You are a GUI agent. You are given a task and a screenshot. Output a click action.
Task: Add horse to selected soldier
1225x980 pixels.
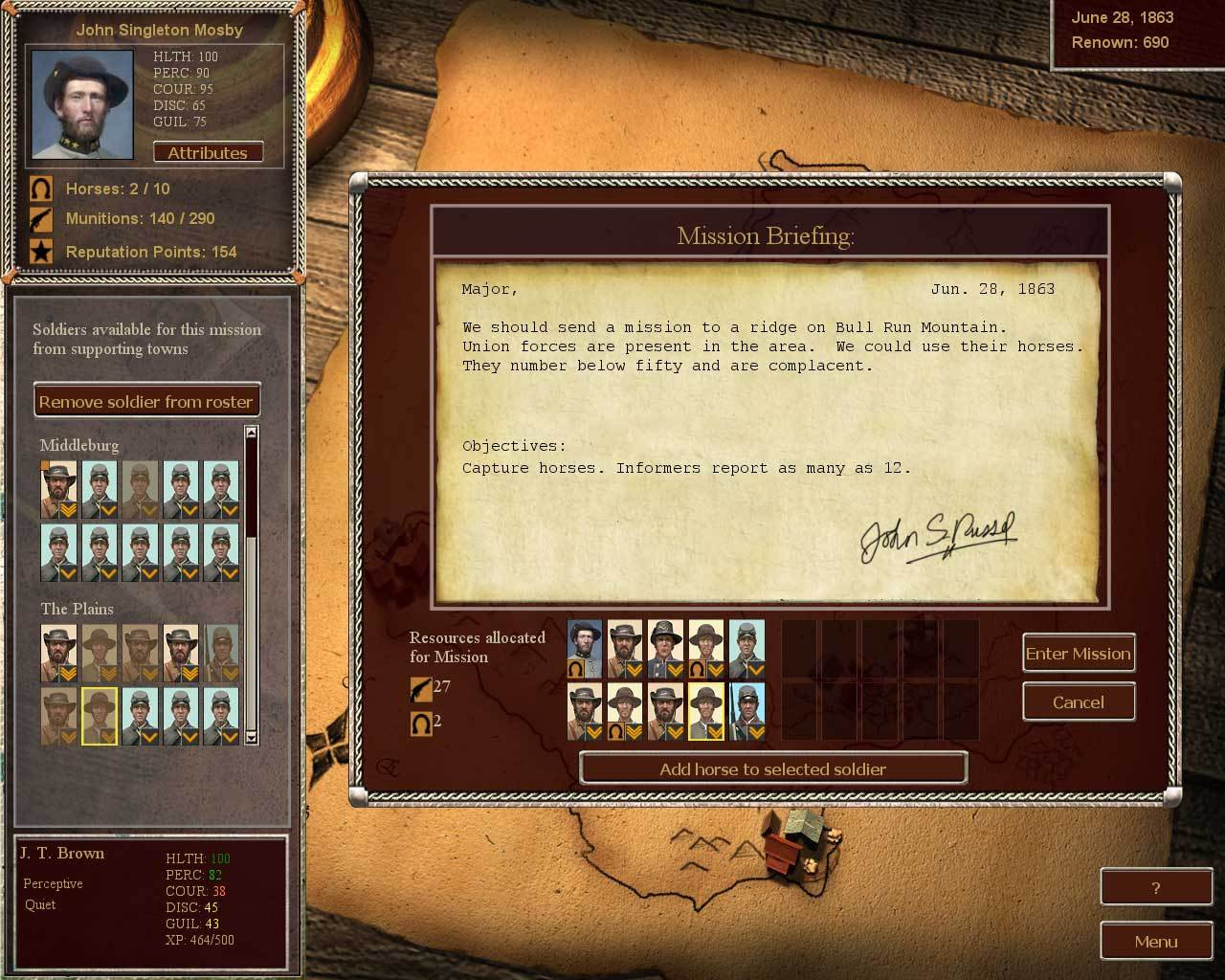click(773, 769)
